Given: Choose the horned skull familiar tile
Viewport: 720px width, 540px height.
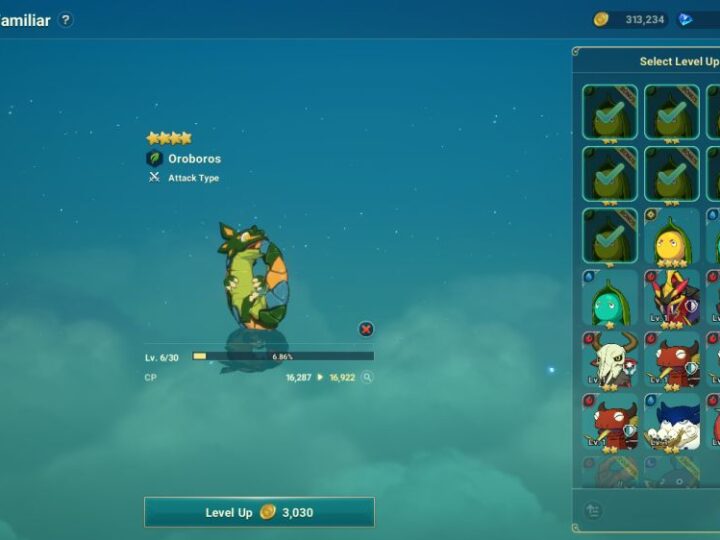Looking at the screenshot, I should point(609,360).
